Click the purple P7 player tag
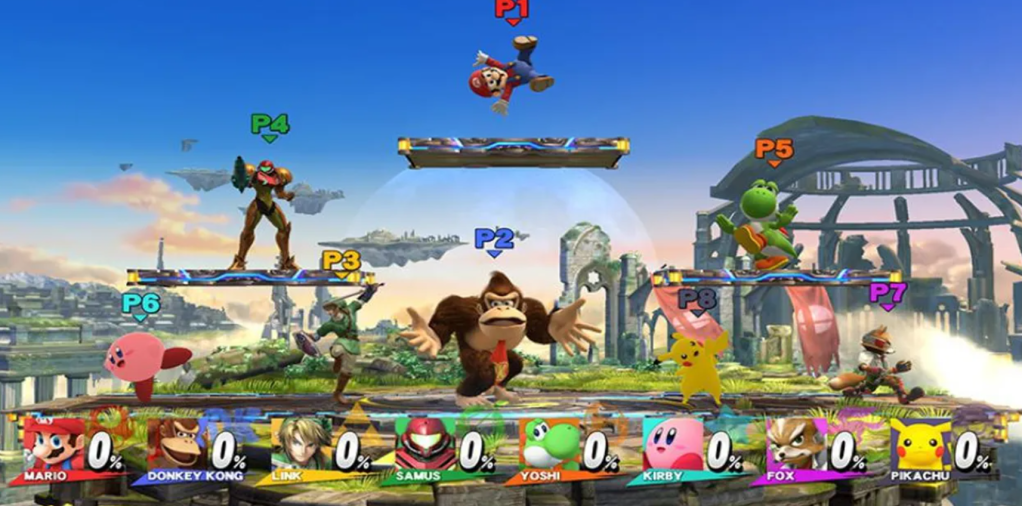Viewport: 1022px width, 506px height. tap(887, 293)
